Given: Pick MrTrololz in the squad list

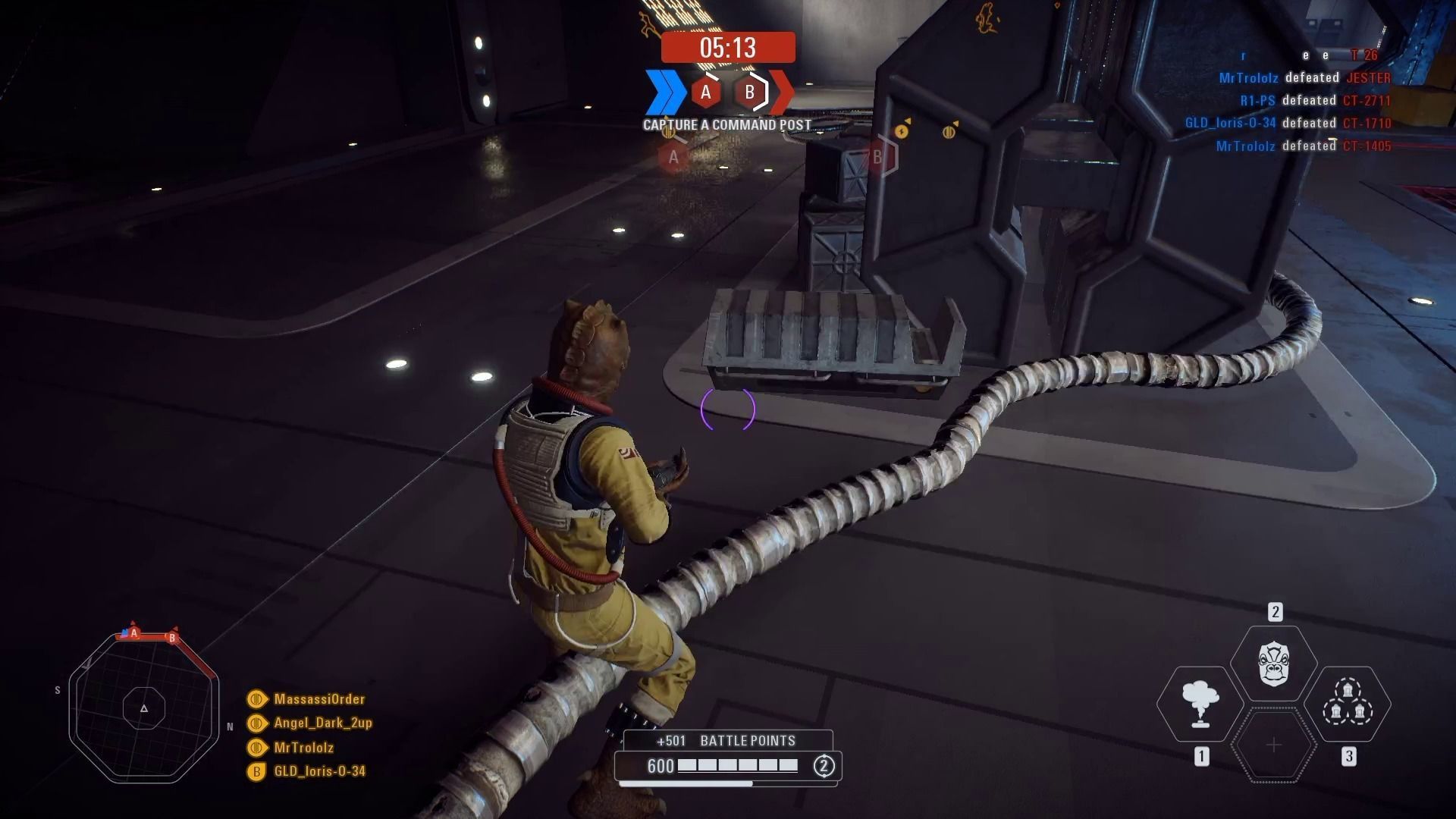Looking at the screenshot, I should (303, 747).
